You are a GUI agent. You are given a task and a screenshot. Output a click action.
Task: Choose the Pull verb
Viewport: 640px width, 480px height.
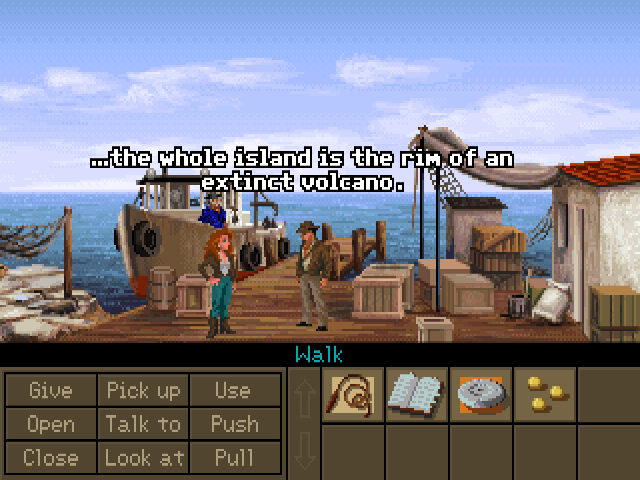(233, 458)
